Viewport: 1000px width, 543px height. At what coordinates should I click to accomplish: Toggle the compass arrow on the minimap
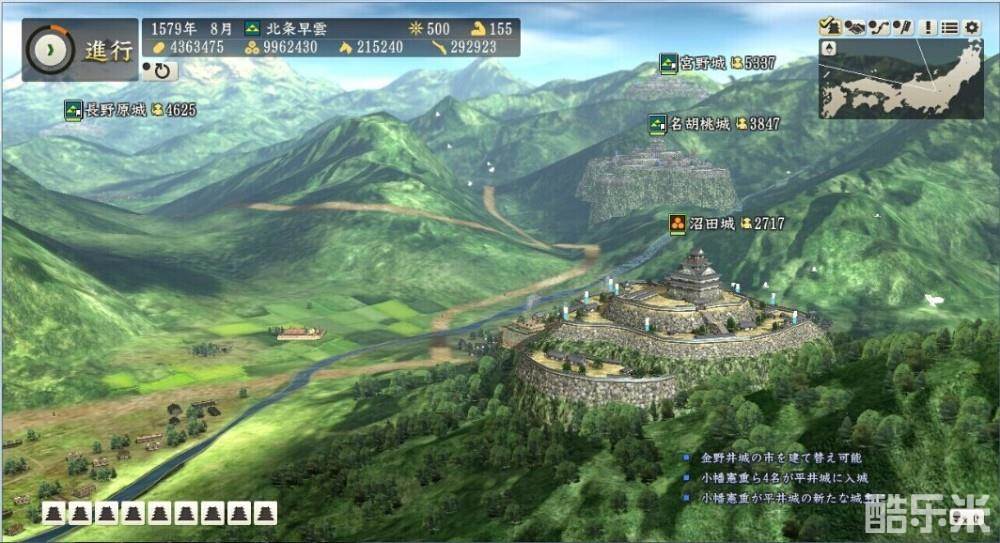point(829,48)
